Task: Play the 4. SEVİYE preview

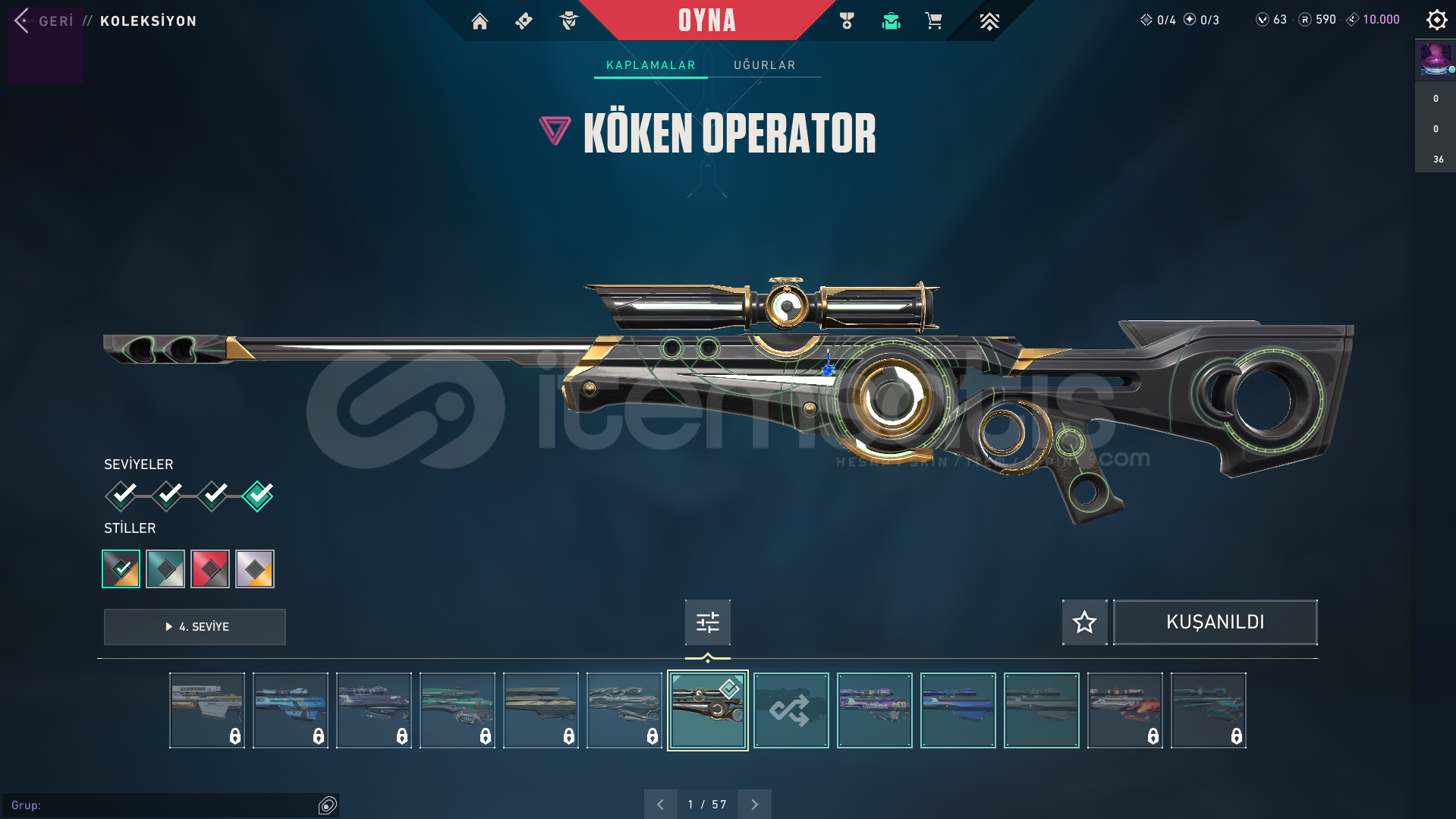Action: (x=195, y=627)
